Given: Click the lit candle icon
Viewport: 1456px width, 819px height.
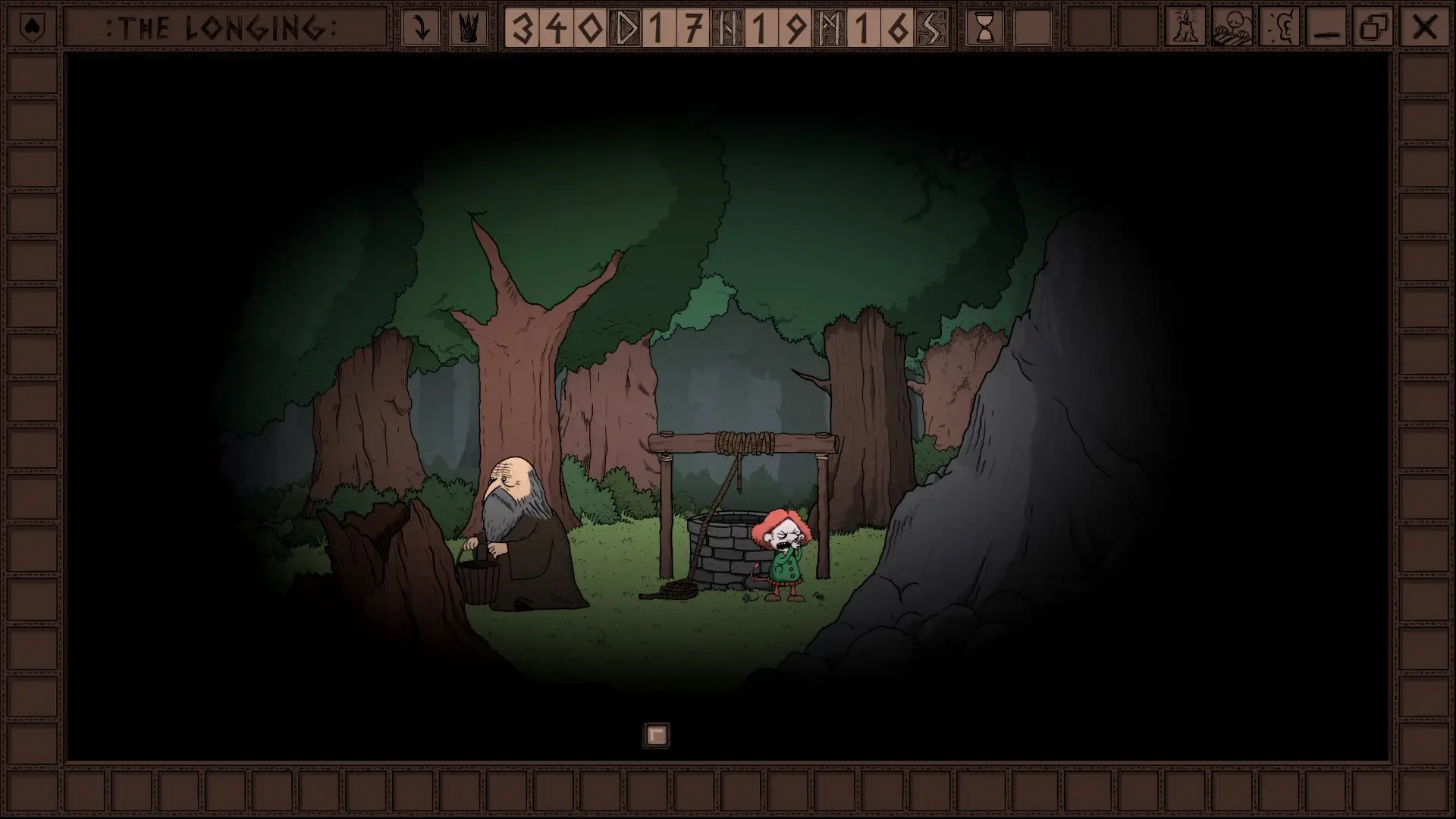Looking at the screenshot, I should pyautogui.click(x=1185, y=28).
